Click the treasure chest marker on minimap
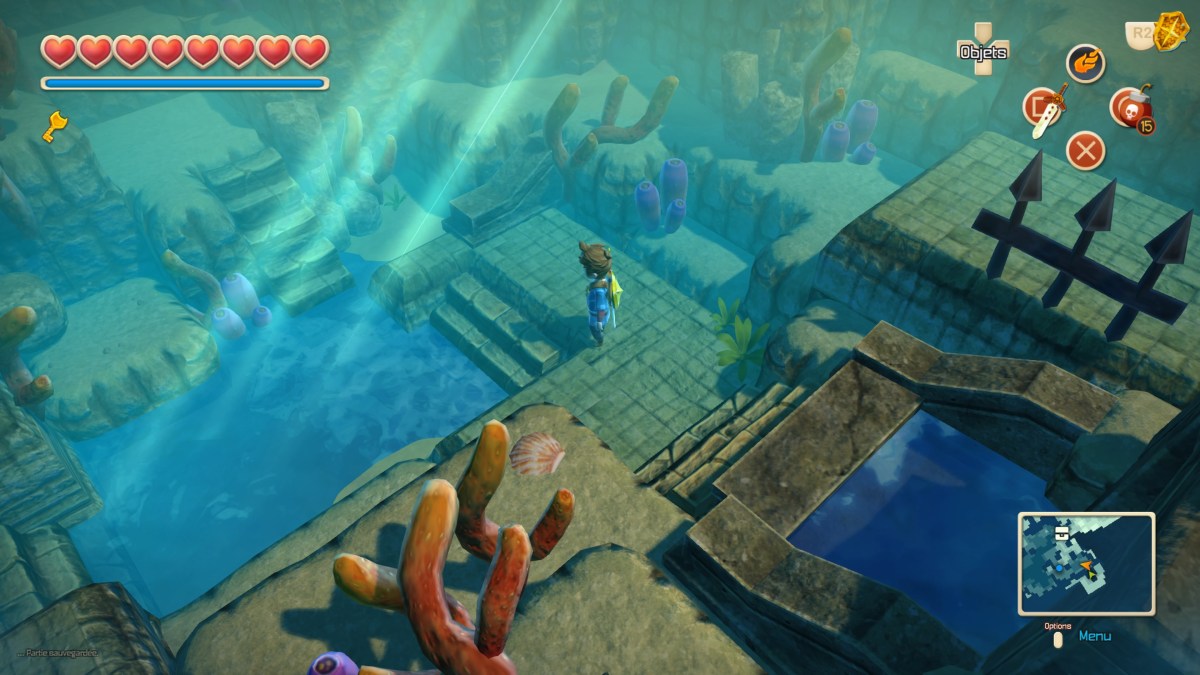Screen dimensions: 1200x675 coord(1061,533)
